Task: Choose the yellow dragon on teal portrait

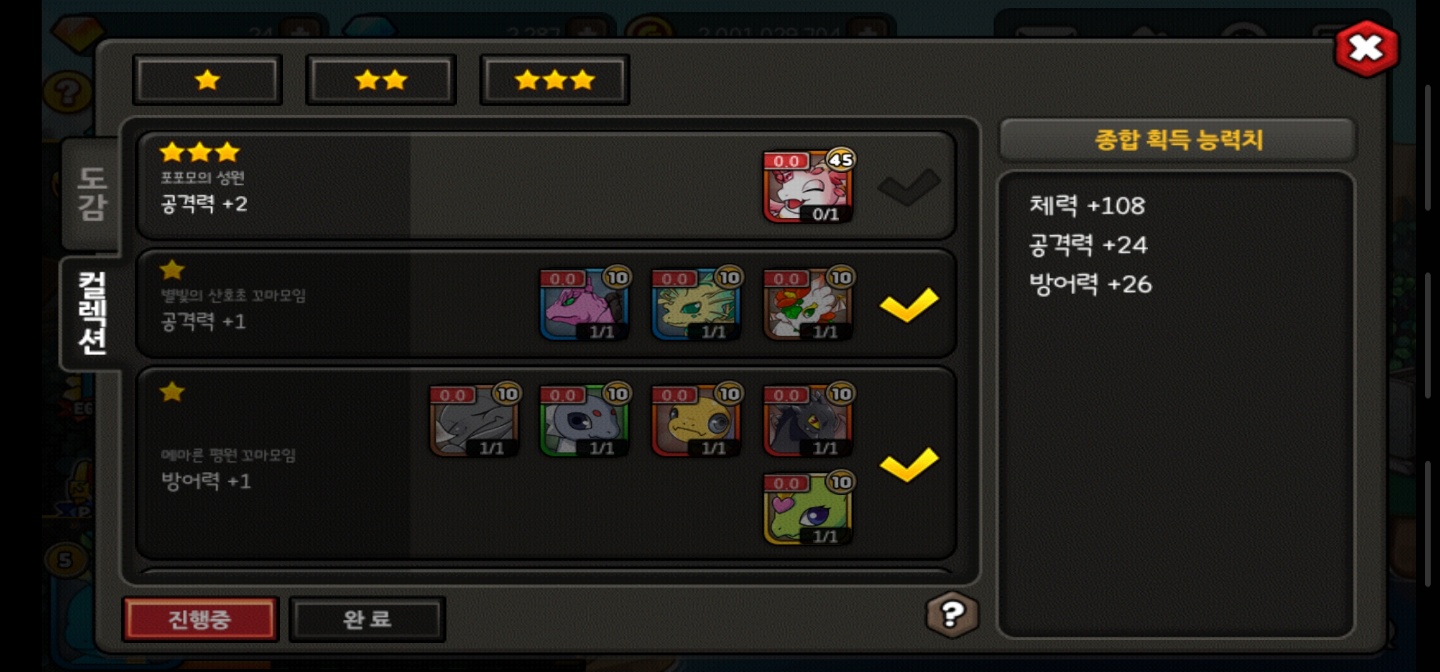Action: click(696, 304)
